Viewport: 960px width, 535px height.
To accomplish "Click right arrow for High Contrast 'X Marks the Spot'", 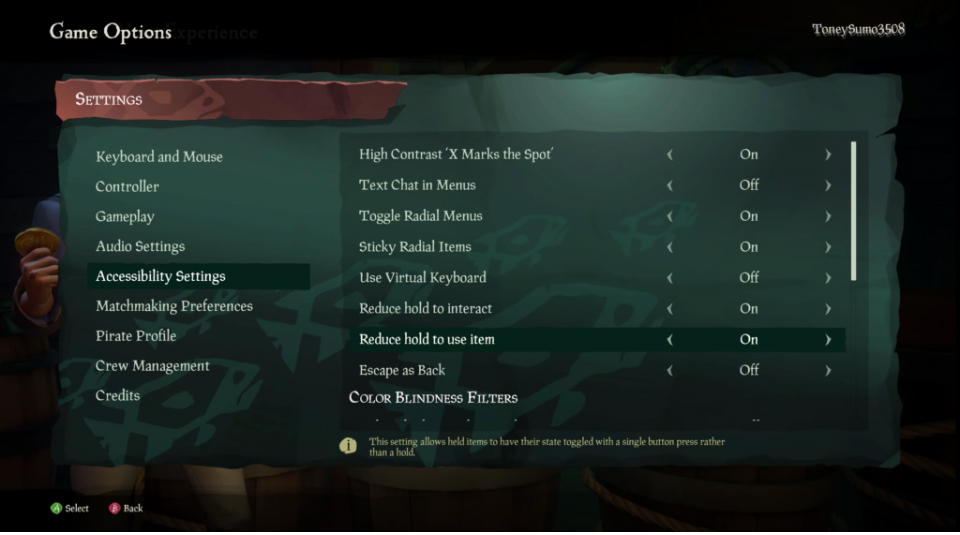I will click(x=828, y=155).
